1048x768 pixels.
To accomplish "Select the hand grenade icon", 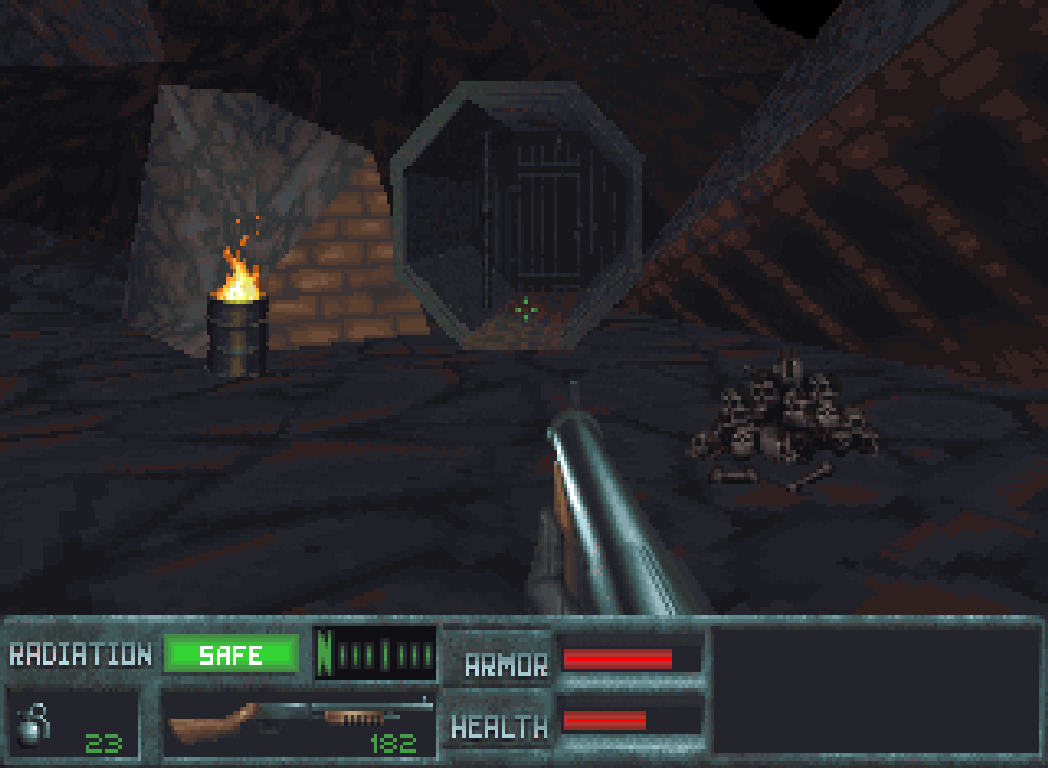I will pos(31,723).
